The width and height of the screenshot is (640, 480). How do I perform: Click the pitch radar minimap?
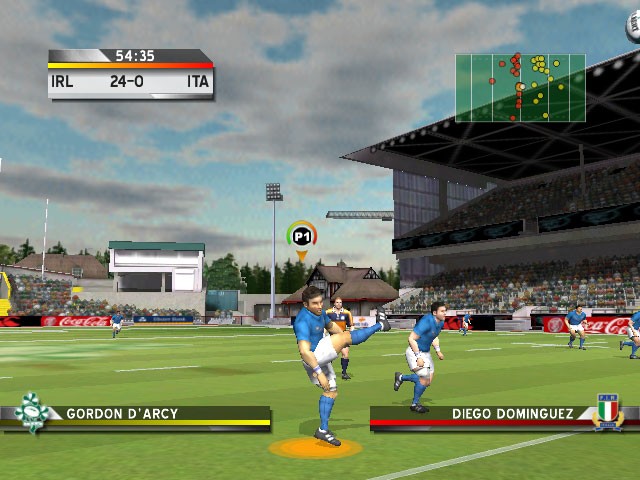520,88
